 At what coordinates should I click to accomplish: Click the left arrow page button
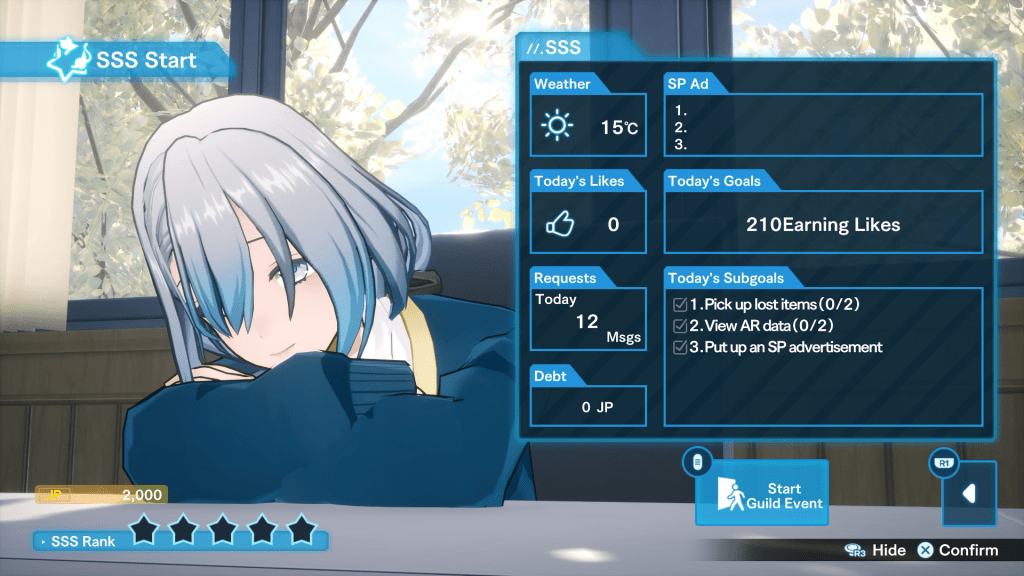[x=968, y=493]
